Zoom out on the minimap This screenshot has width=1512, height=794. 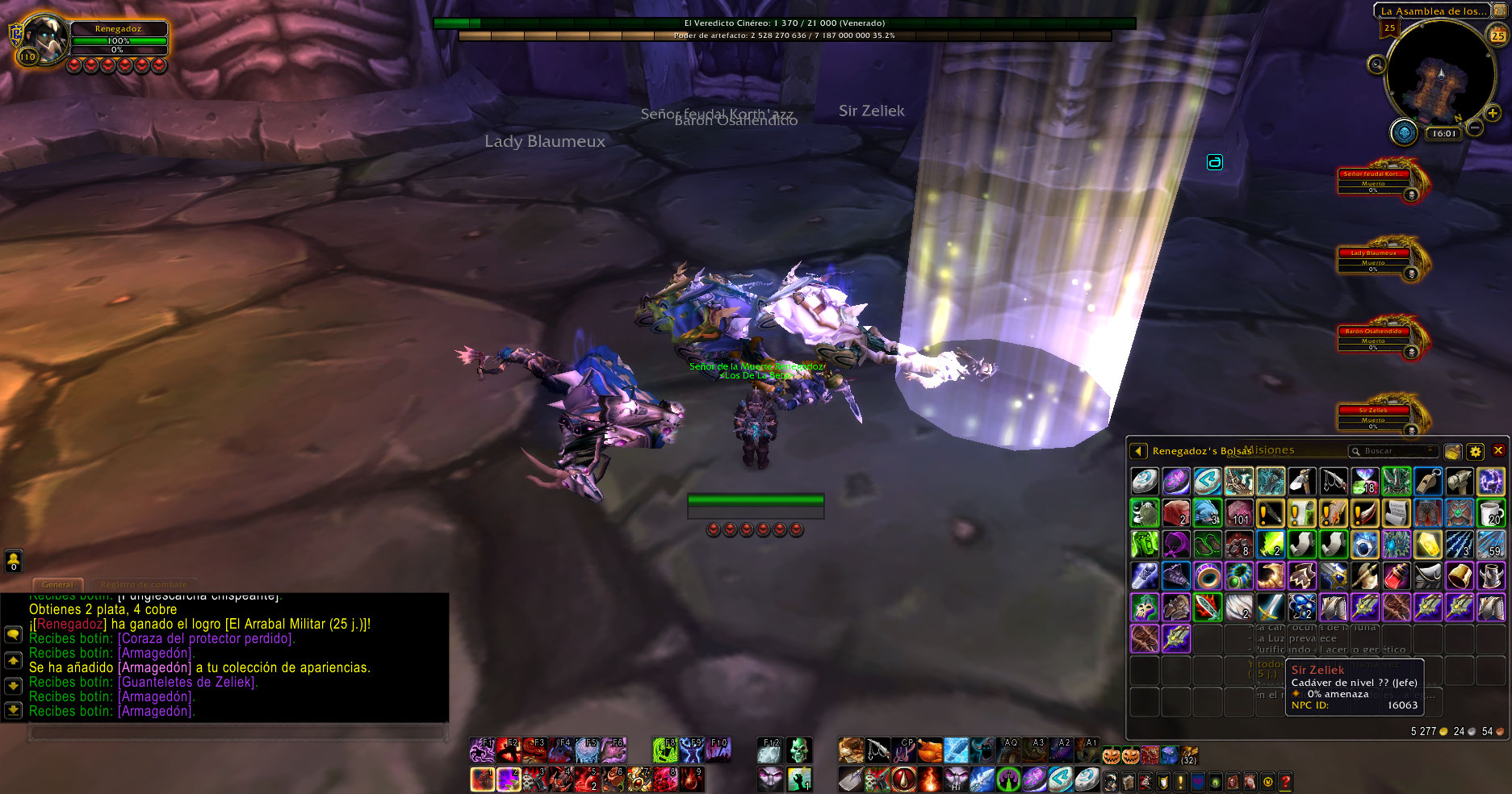coord(1474,127)
